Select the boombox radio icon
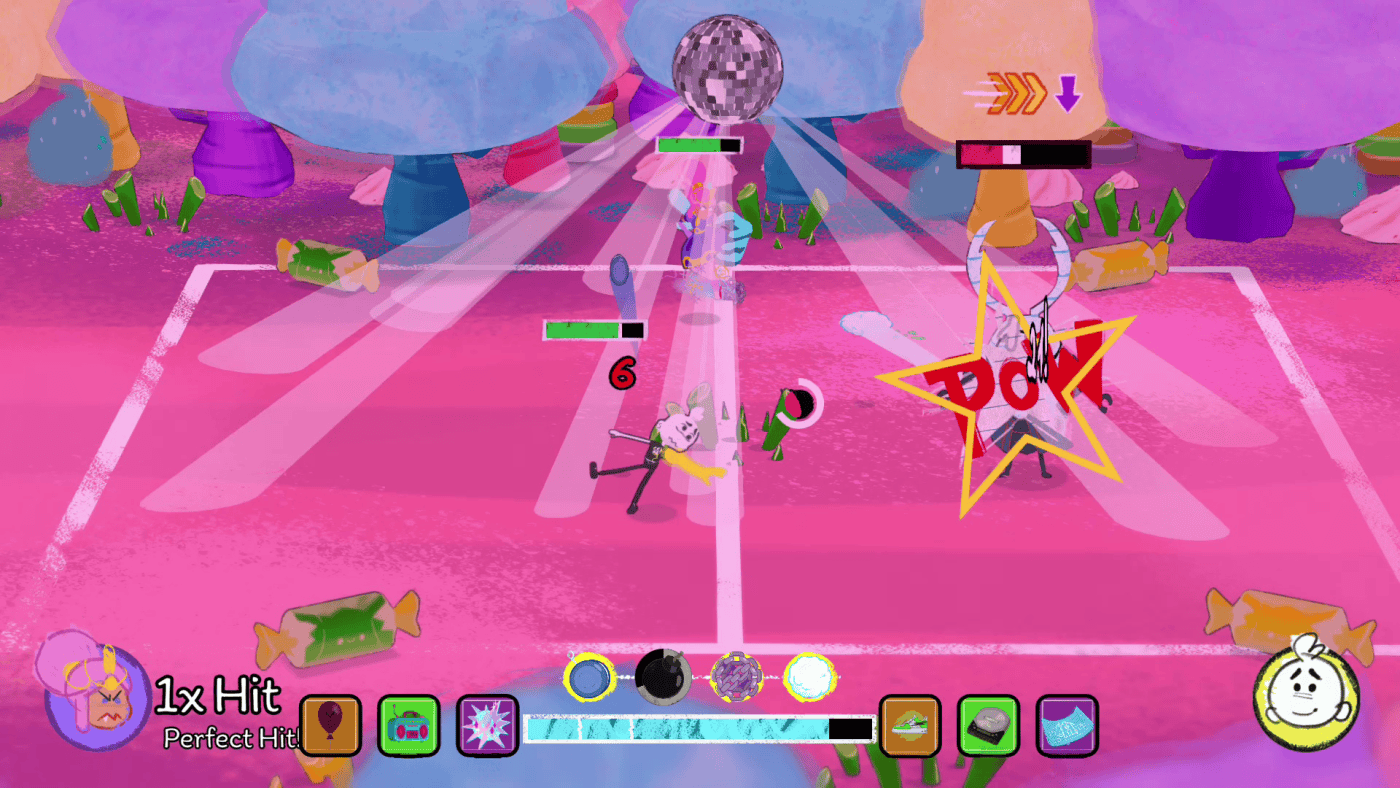 [409, 727]
